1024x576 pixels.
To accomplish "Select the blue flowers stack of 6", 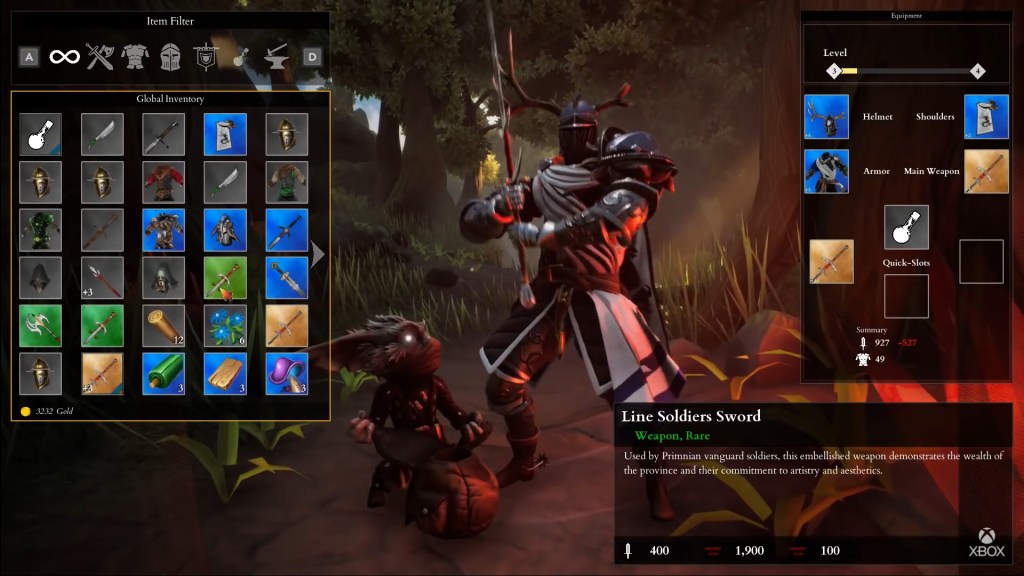I will tap(225, 326).
